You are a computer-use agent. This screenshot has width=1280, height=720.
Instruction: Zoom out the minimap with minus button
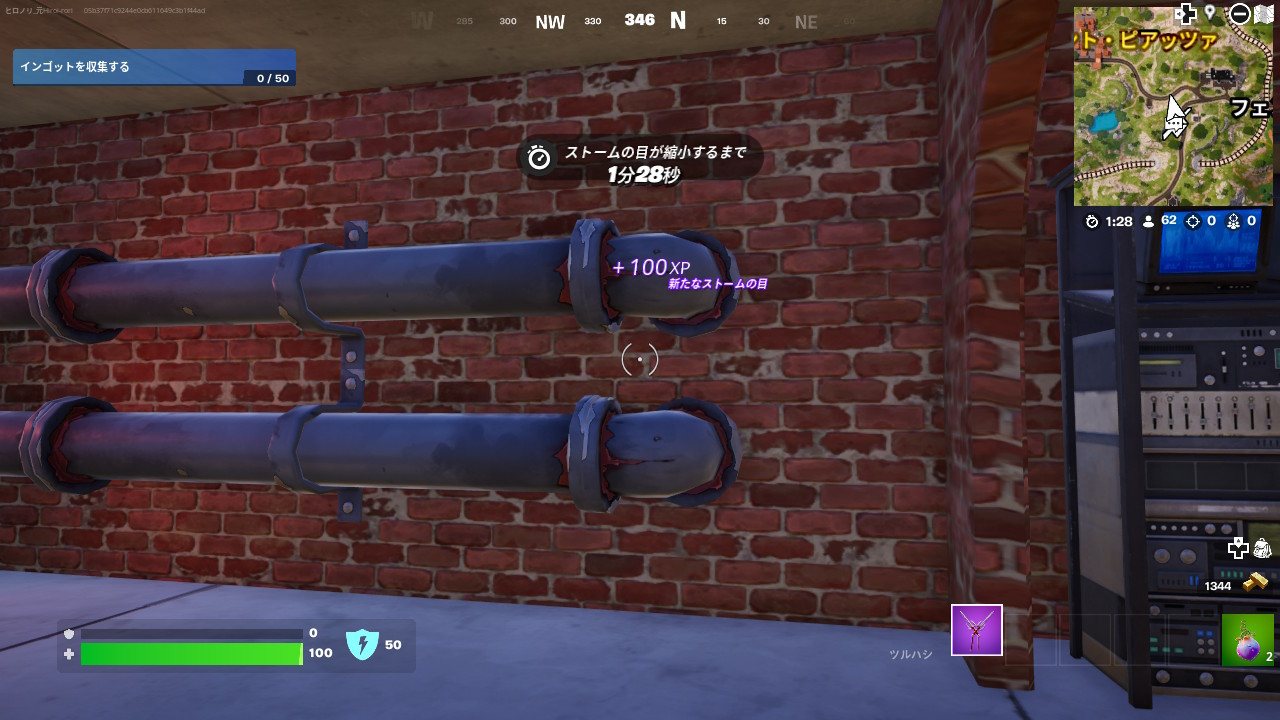click(x=1240, y=14)
